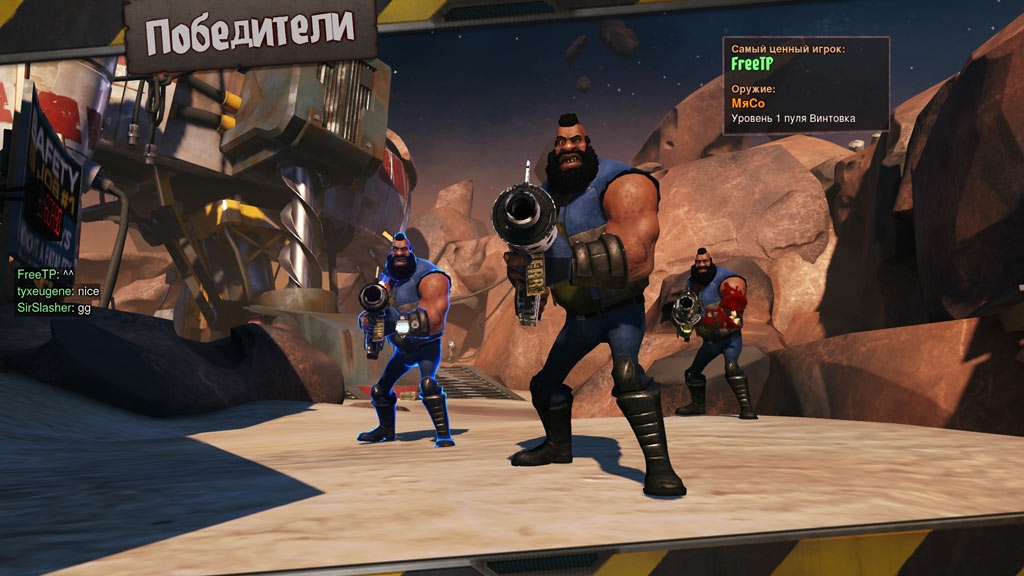This screenshot has height=576, width=1024.
Task: Click tyxeugene's "nice" chat line
Action: pos(58,291)
